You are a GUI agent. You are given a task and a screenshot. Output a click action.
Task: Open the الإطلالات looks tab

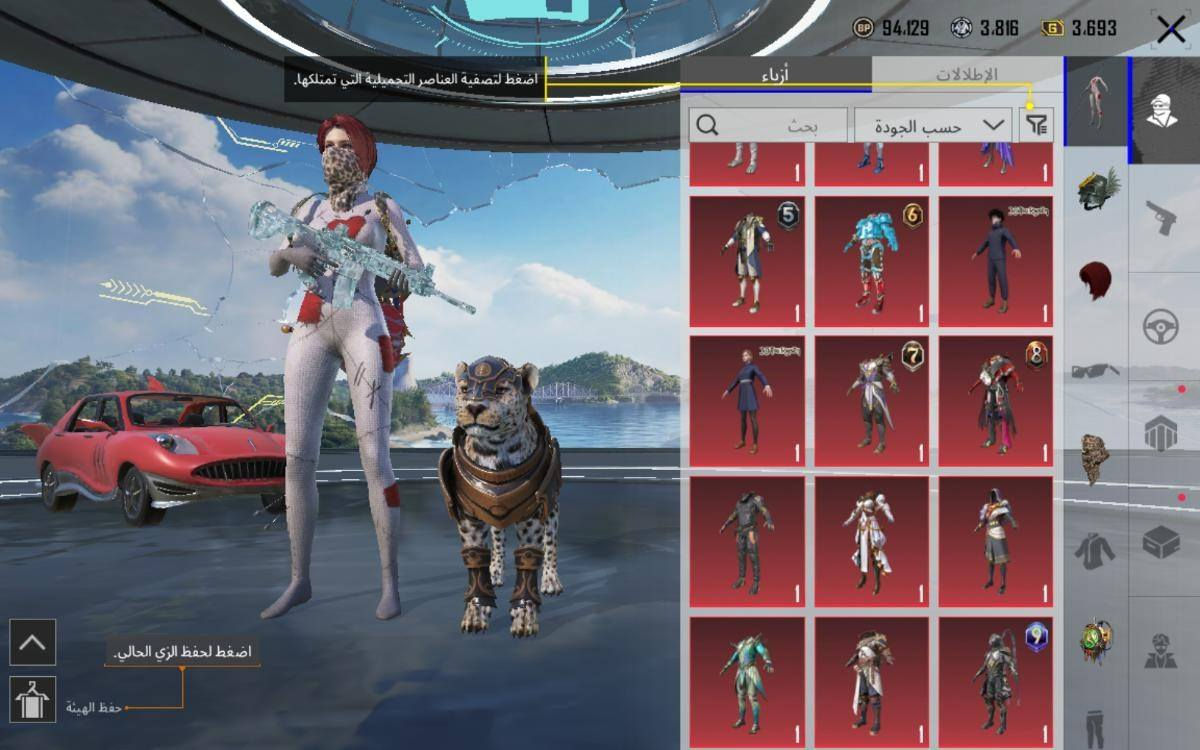(x=966, y=75)
